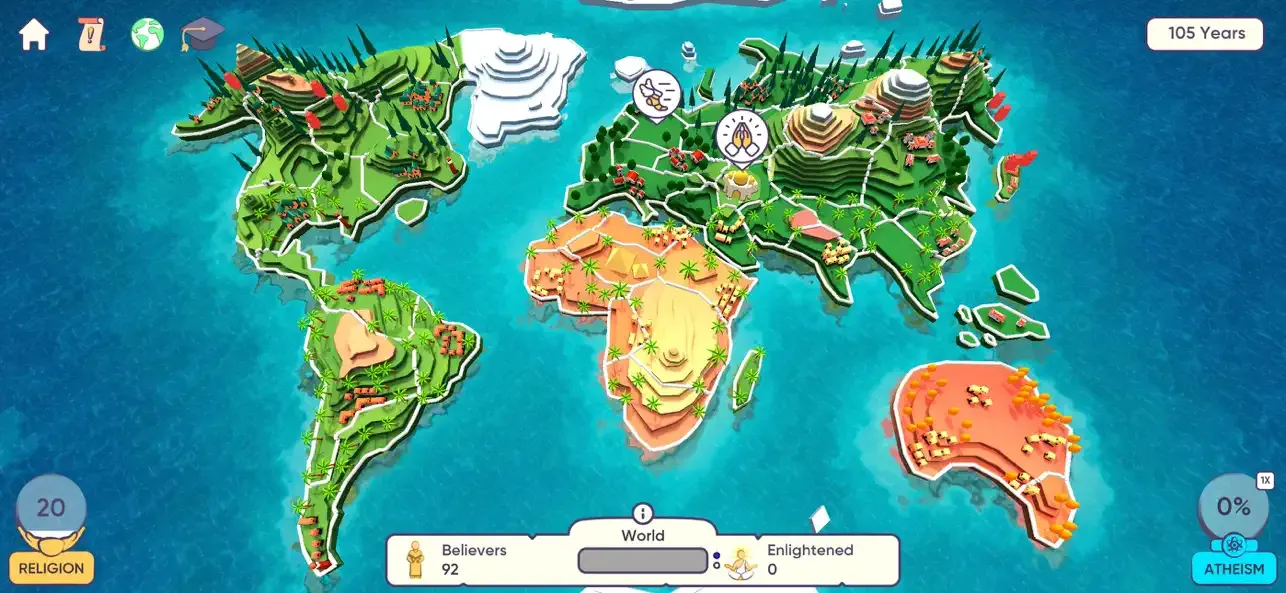Open the Atheism panel
Viewport: 1286px width, 593px height.
click(x=1234, y=568)
